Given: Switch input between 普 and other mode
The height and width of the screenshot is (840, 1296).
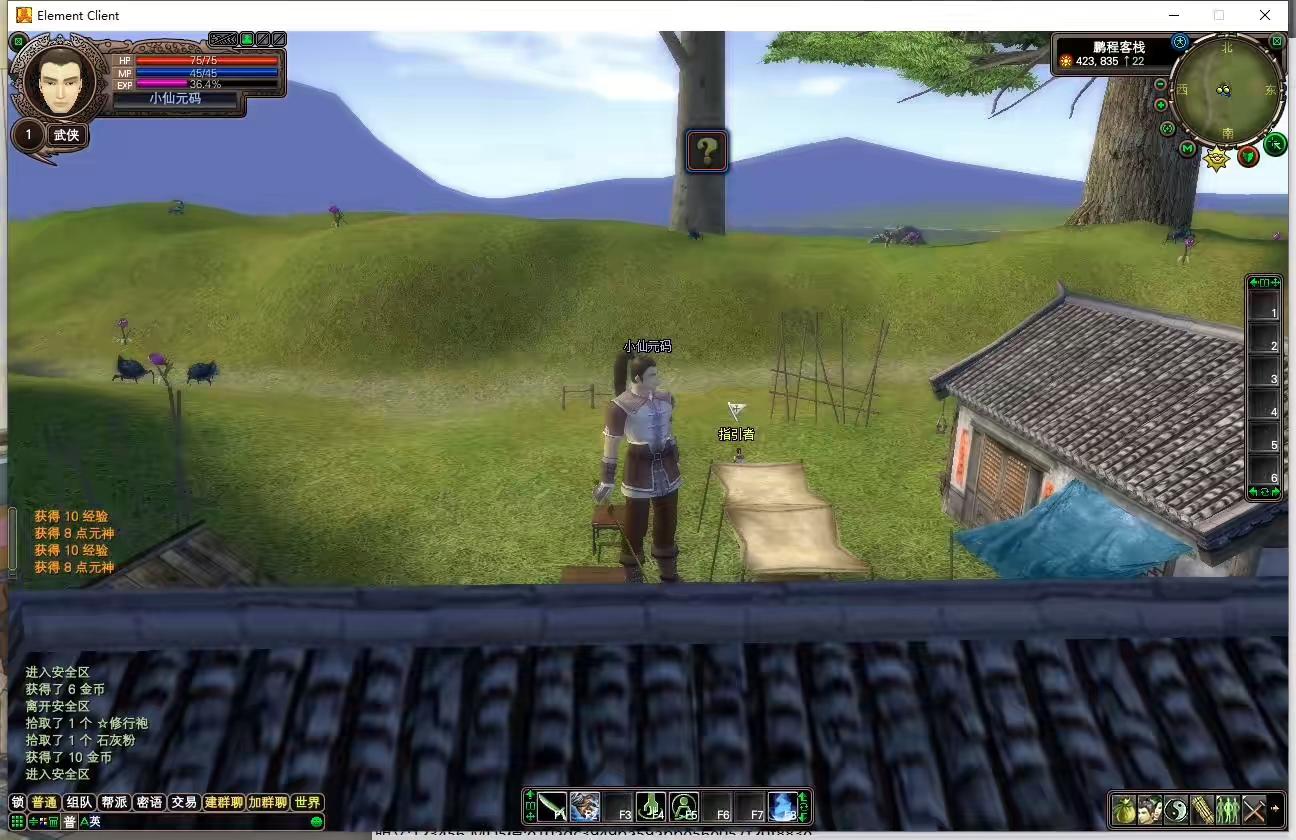Looking at the screenshot, I should pos(67,821).
